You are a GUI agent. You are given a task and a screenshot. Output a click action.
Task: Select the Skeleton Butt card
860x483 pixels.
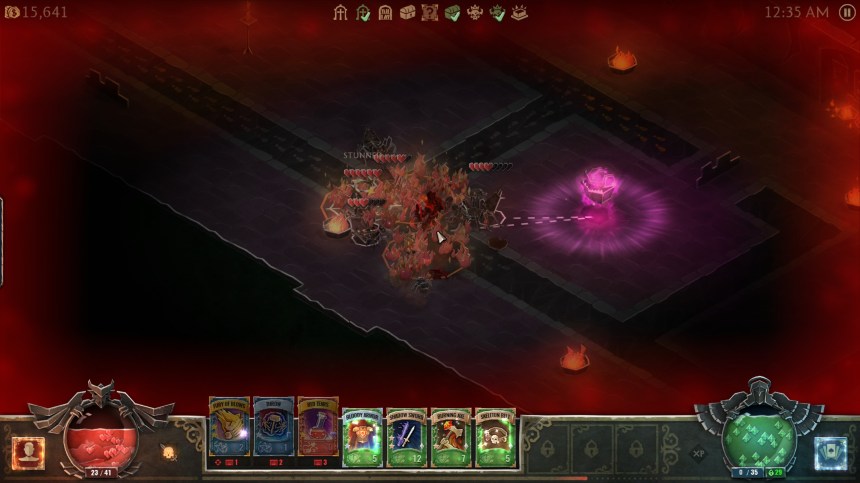tap(495, 436)
